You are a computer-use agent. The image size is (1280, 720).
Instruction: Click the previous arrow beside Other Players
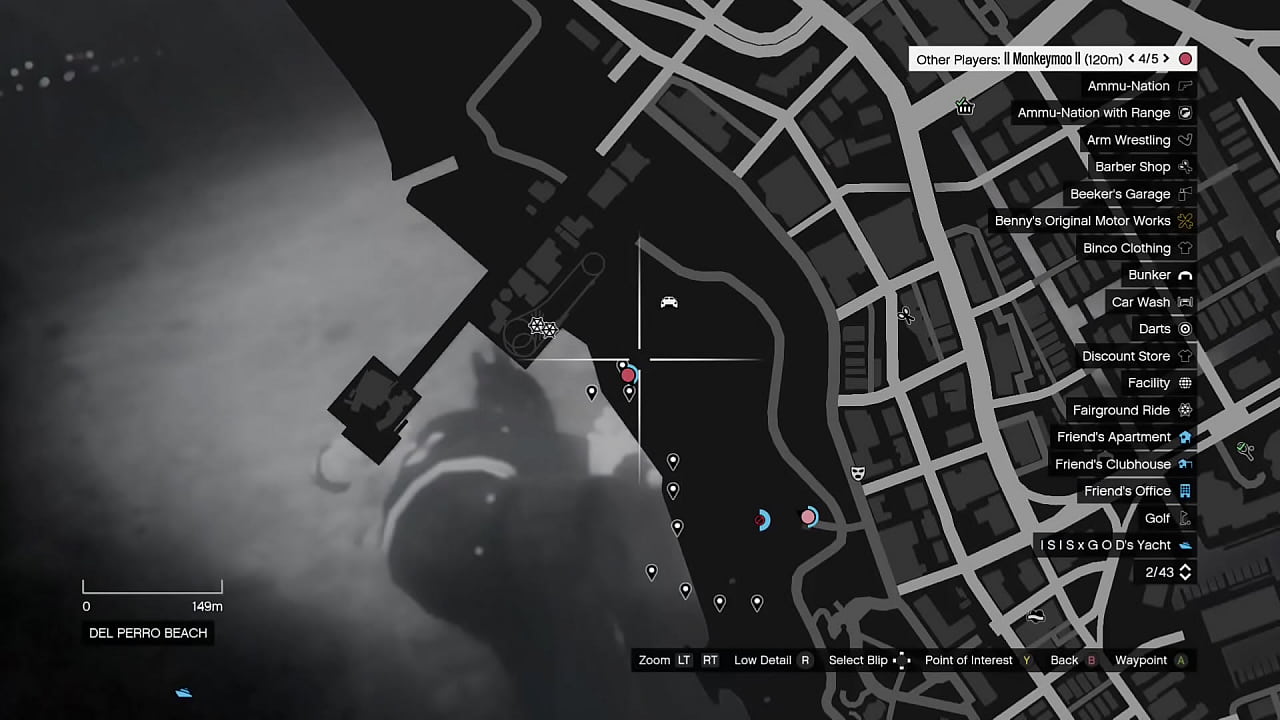coord(1131,59)
